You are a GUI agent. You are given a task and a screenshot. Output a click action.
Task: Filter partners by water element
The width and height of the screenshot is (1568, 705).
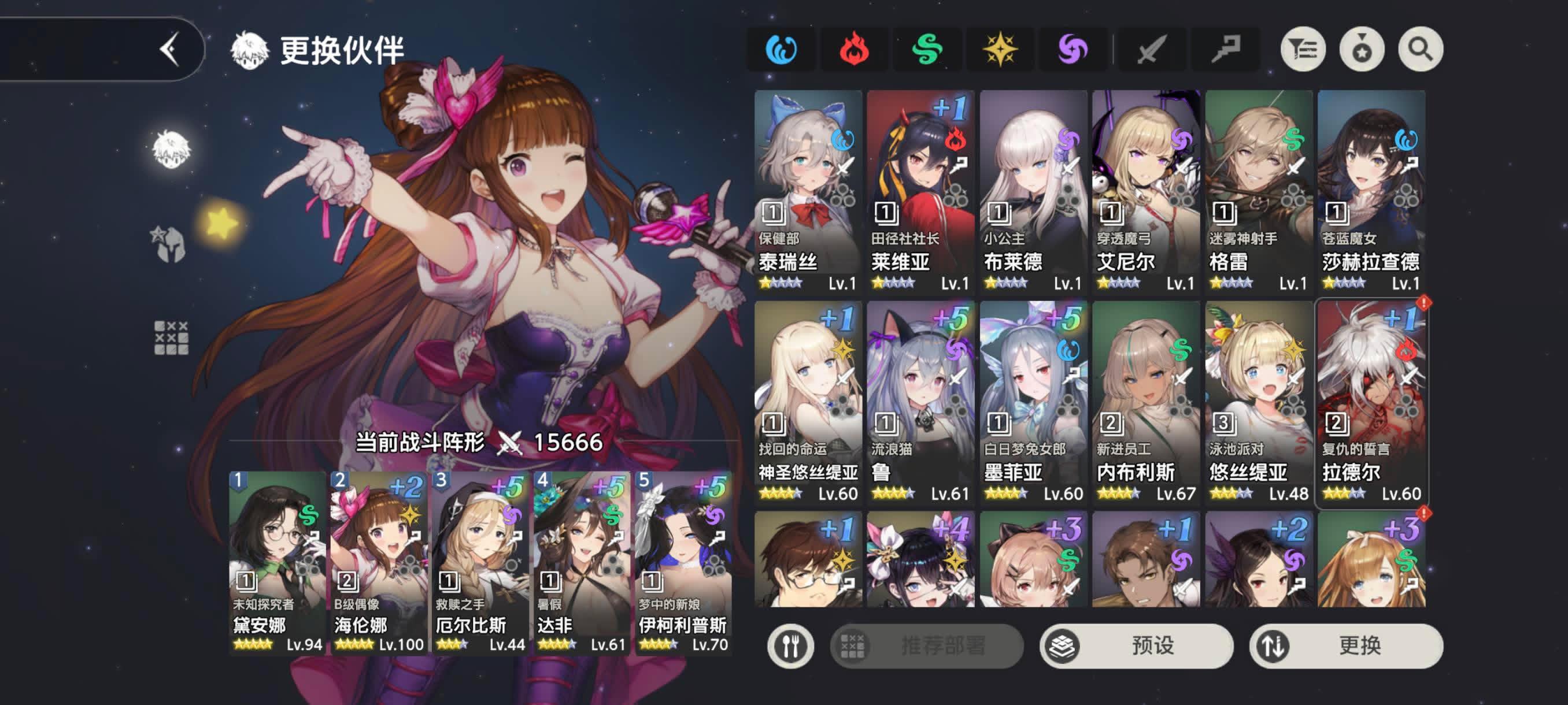click(x=781, y=49)
